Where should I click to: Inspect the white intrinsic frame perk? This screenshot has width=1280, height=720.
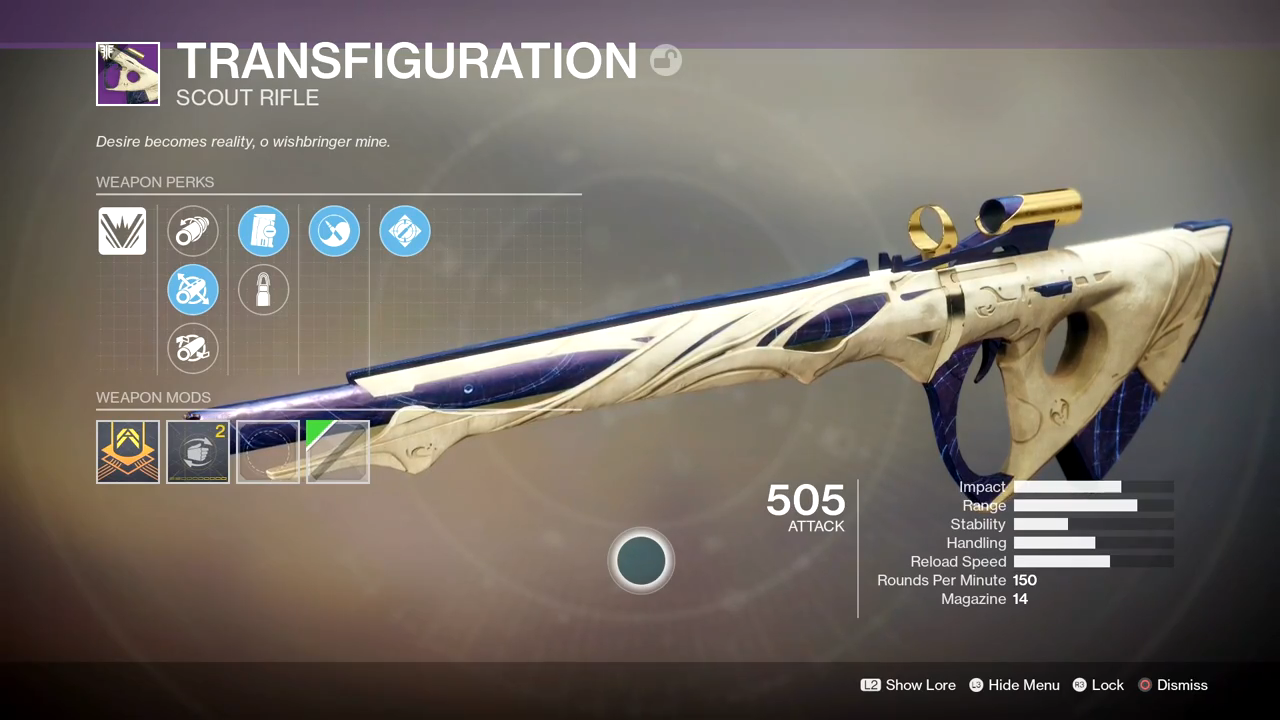122,231
